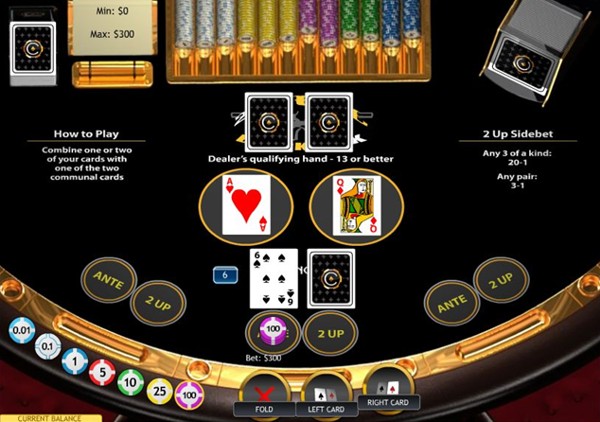Viewport: 600px width, 422px height.
Task: Pick the red 5 chip
Action: [x=101, y=374]
